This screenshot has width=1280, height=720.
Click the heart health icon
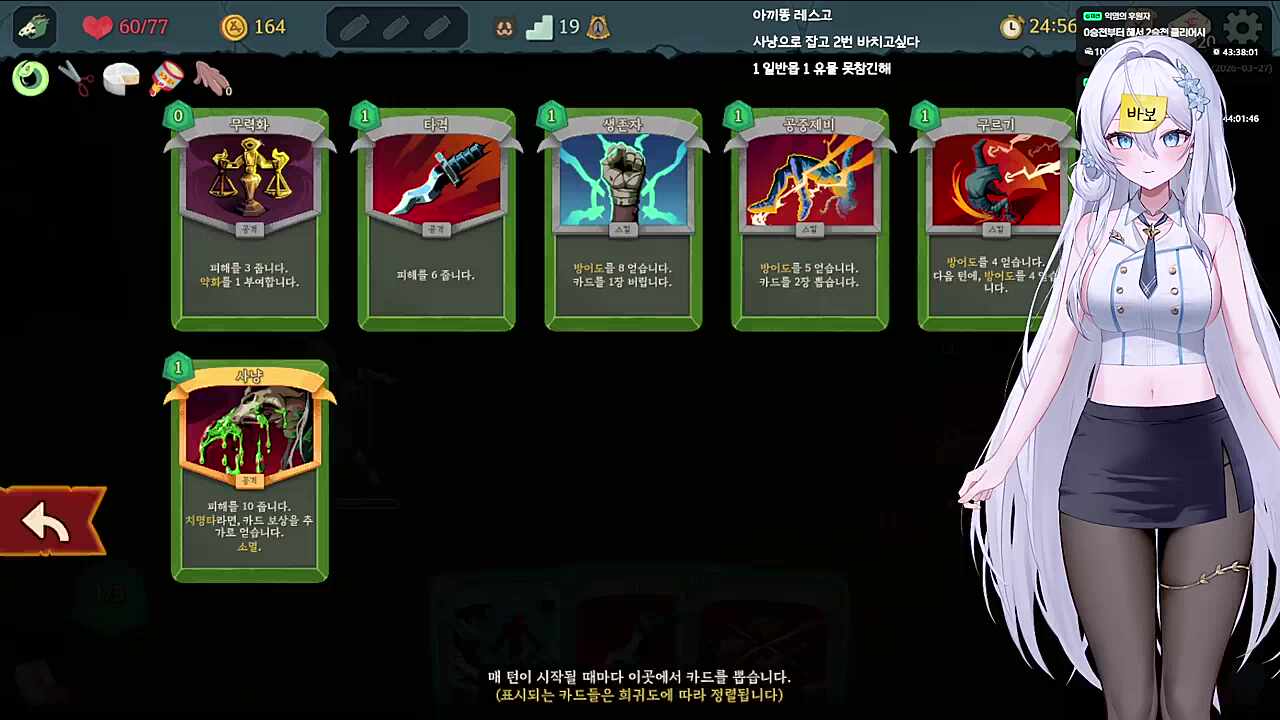97,27
